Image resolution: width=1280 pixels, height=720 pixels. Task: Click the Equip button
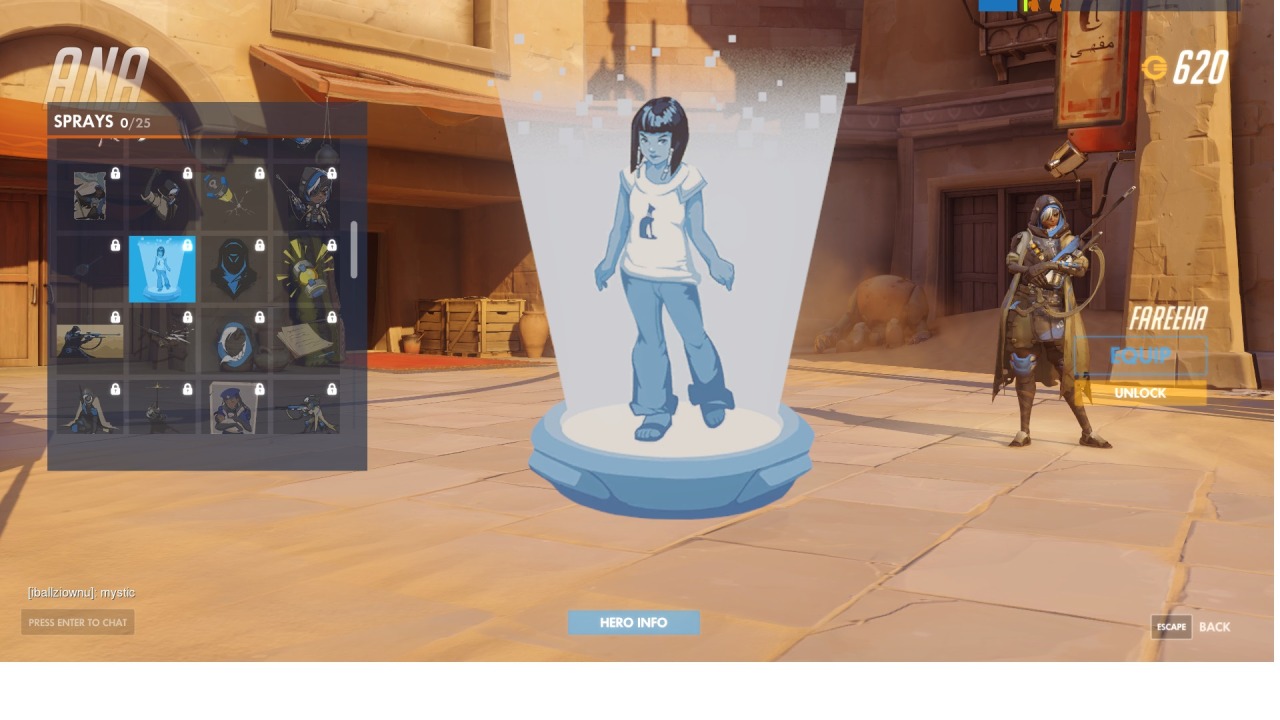[x=1140, y=357]
